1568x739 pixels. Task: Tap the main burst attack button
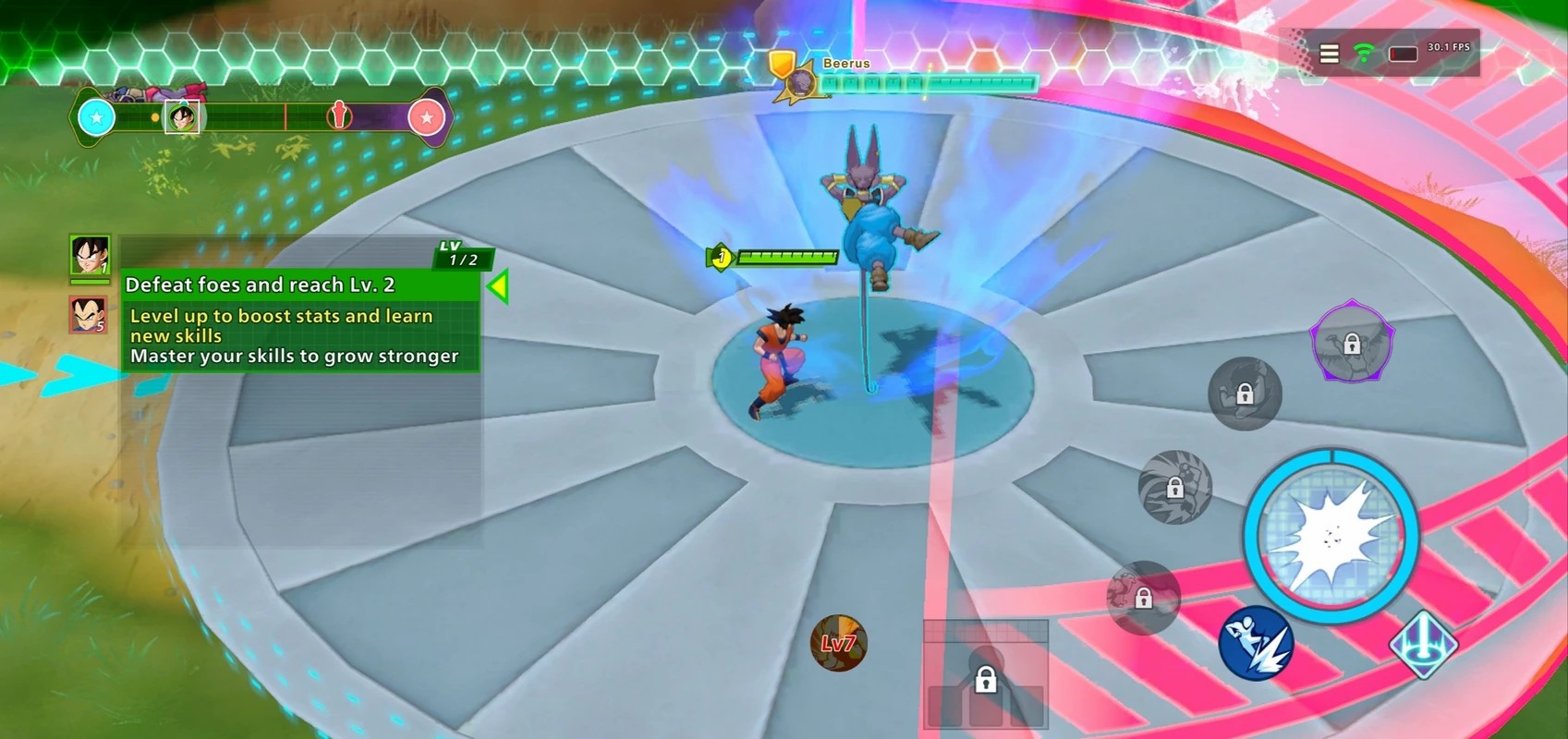click(1331, 535)
